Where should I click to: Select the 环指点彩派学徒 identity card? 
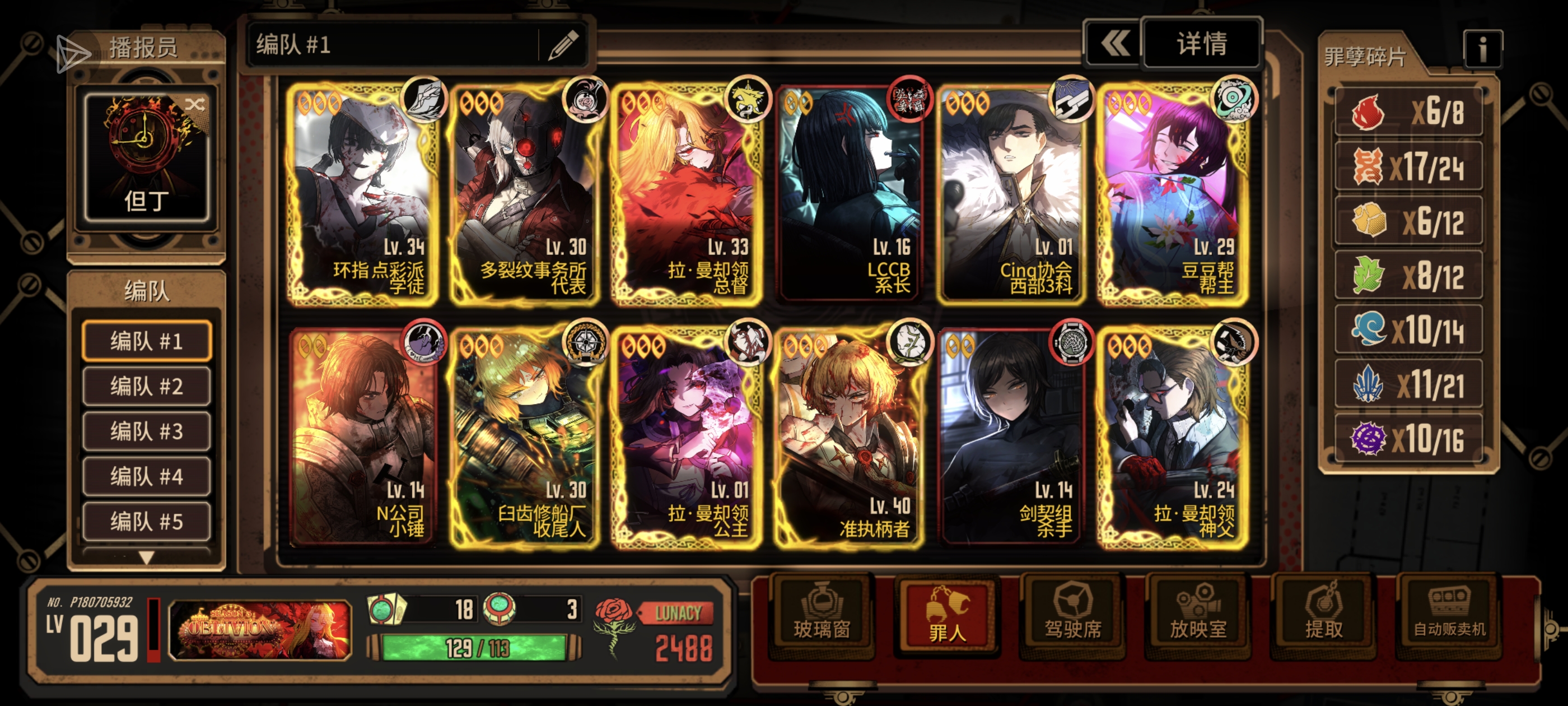[x=363, y=195]
